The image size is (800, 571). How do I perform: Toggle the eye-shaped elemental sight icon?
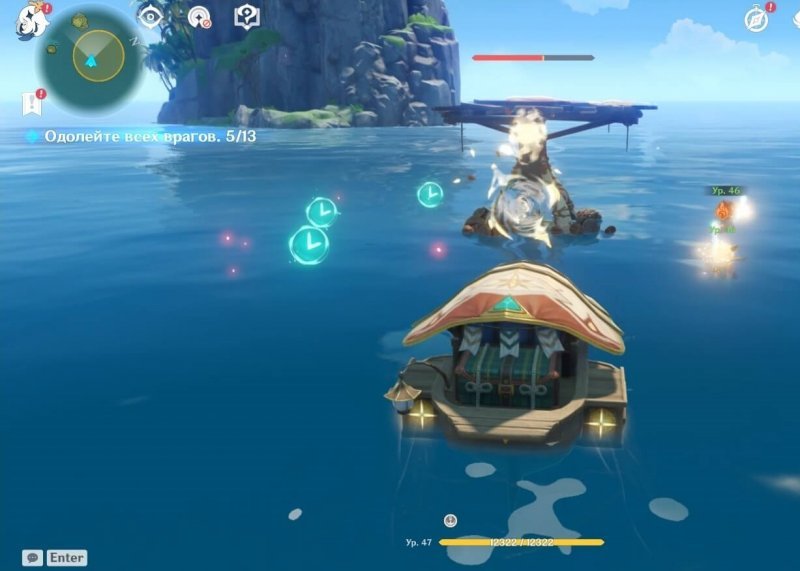click(150, 17)
